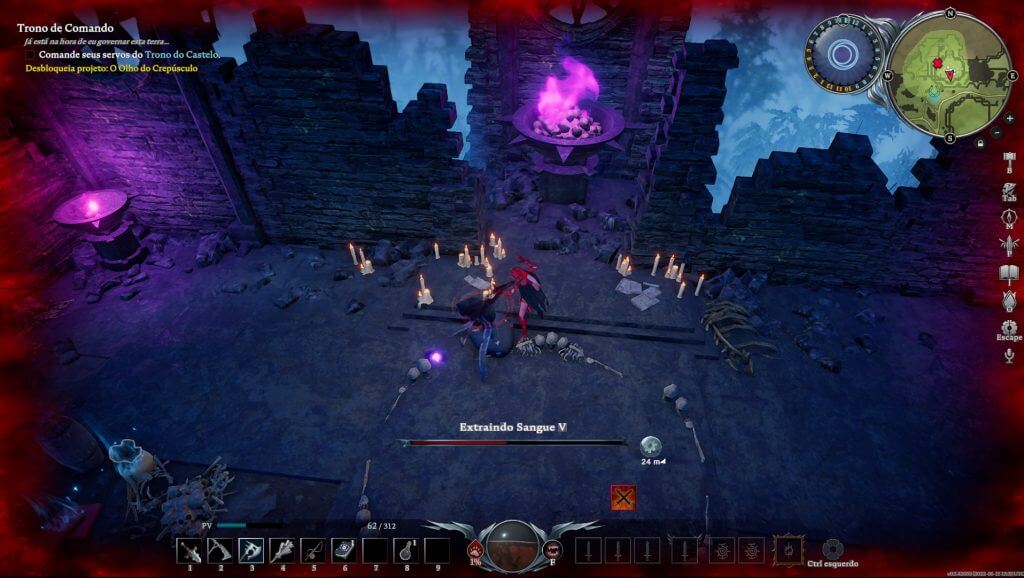Zoom out the minimap with minus button

coord(997,133)
